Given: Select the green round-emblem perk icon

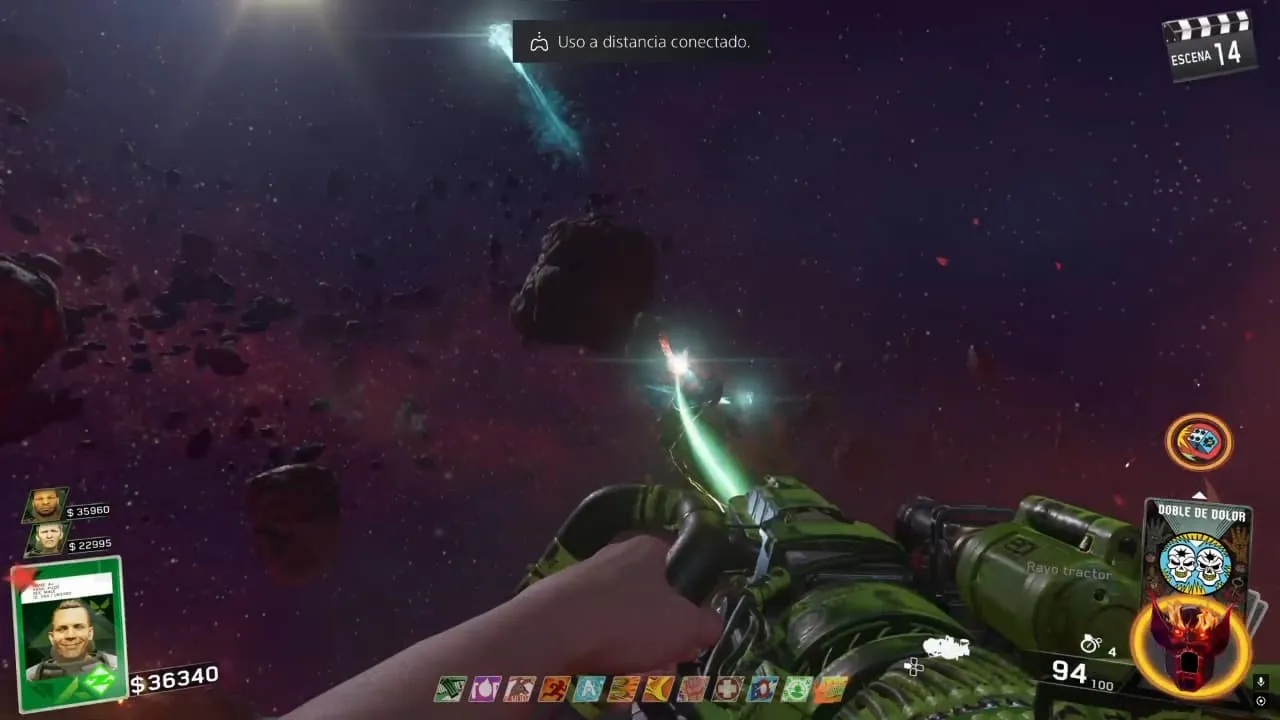Looking at the screenshot, I should coord(797,689).
